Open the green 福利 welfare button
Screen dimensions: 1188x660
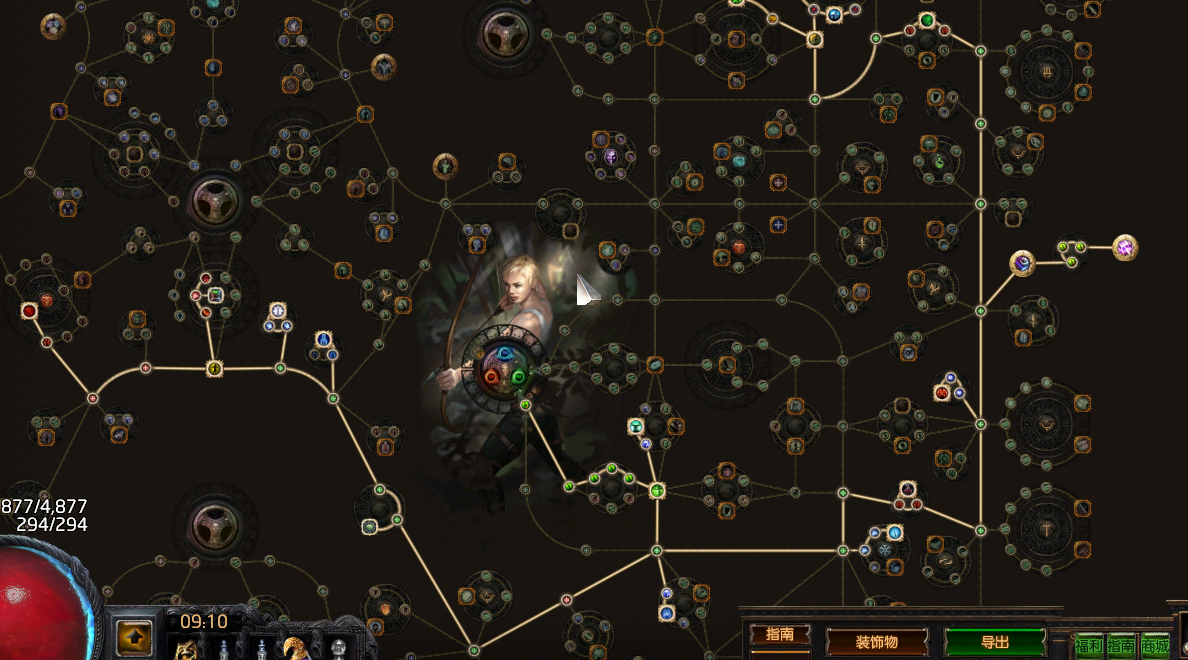[x=1089, y=645]
